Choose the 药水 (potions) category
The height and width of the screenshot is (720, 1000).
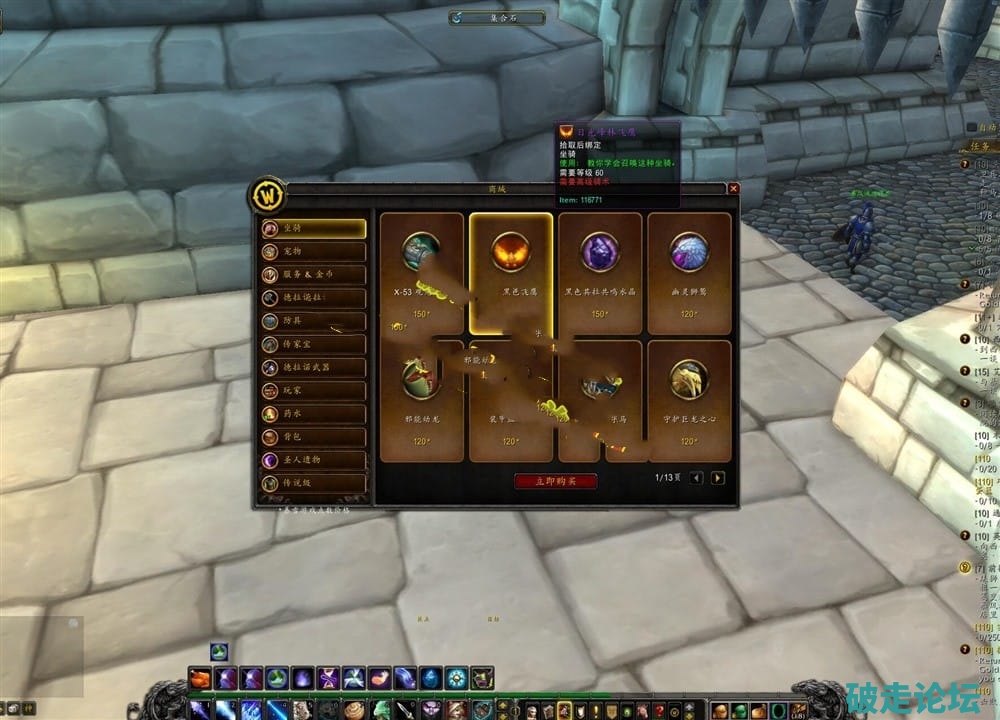[x=313, y=414]
